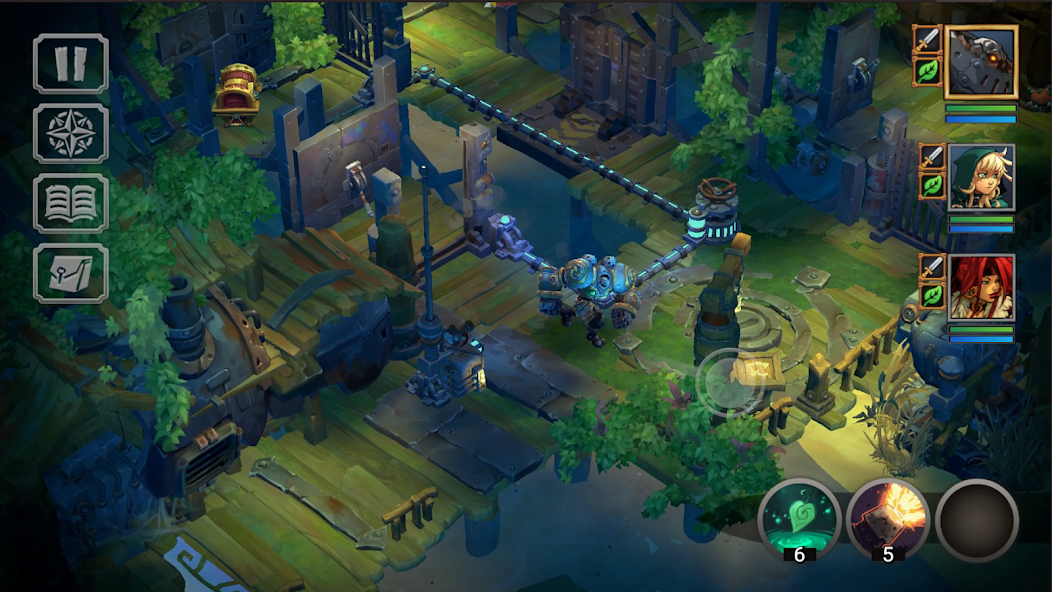This screenshot has height=592, width=1052.
Task: Choose the blonde green-hooded character portrait
Action: [981, 177]
